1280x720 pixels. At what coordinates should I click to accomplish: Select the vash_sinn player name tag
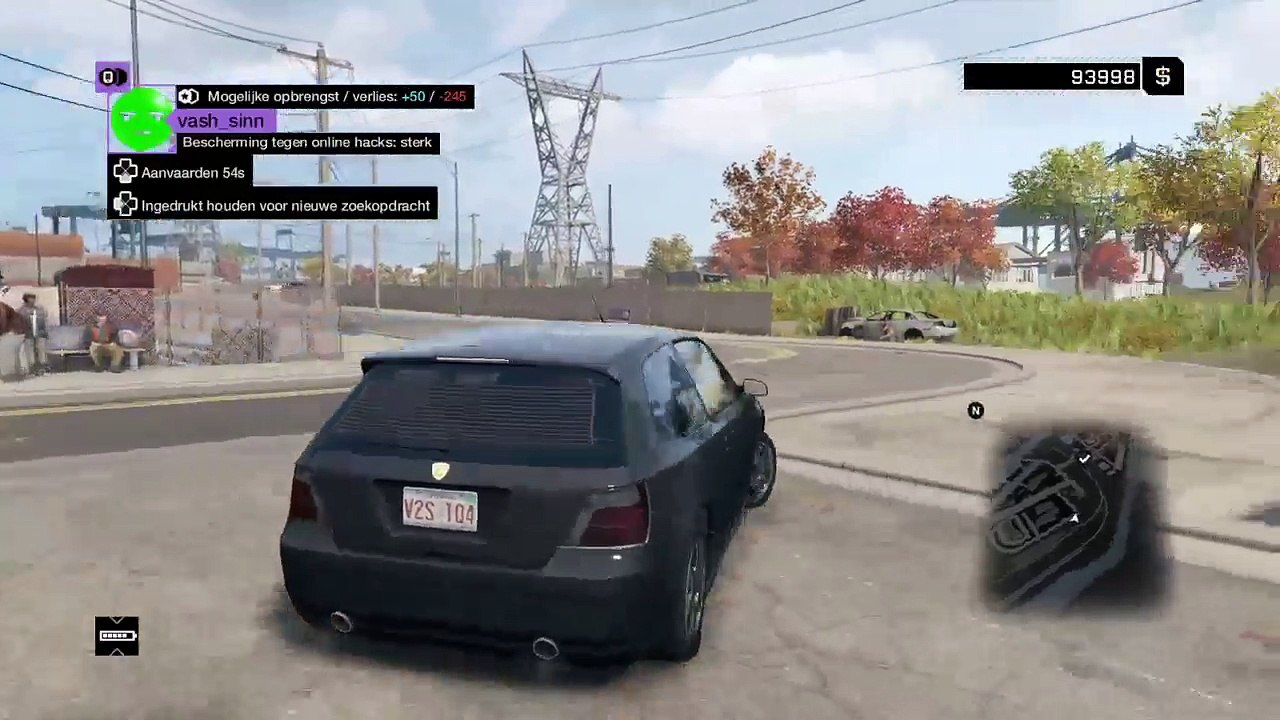pyautogui.click(x=221, y=121)
